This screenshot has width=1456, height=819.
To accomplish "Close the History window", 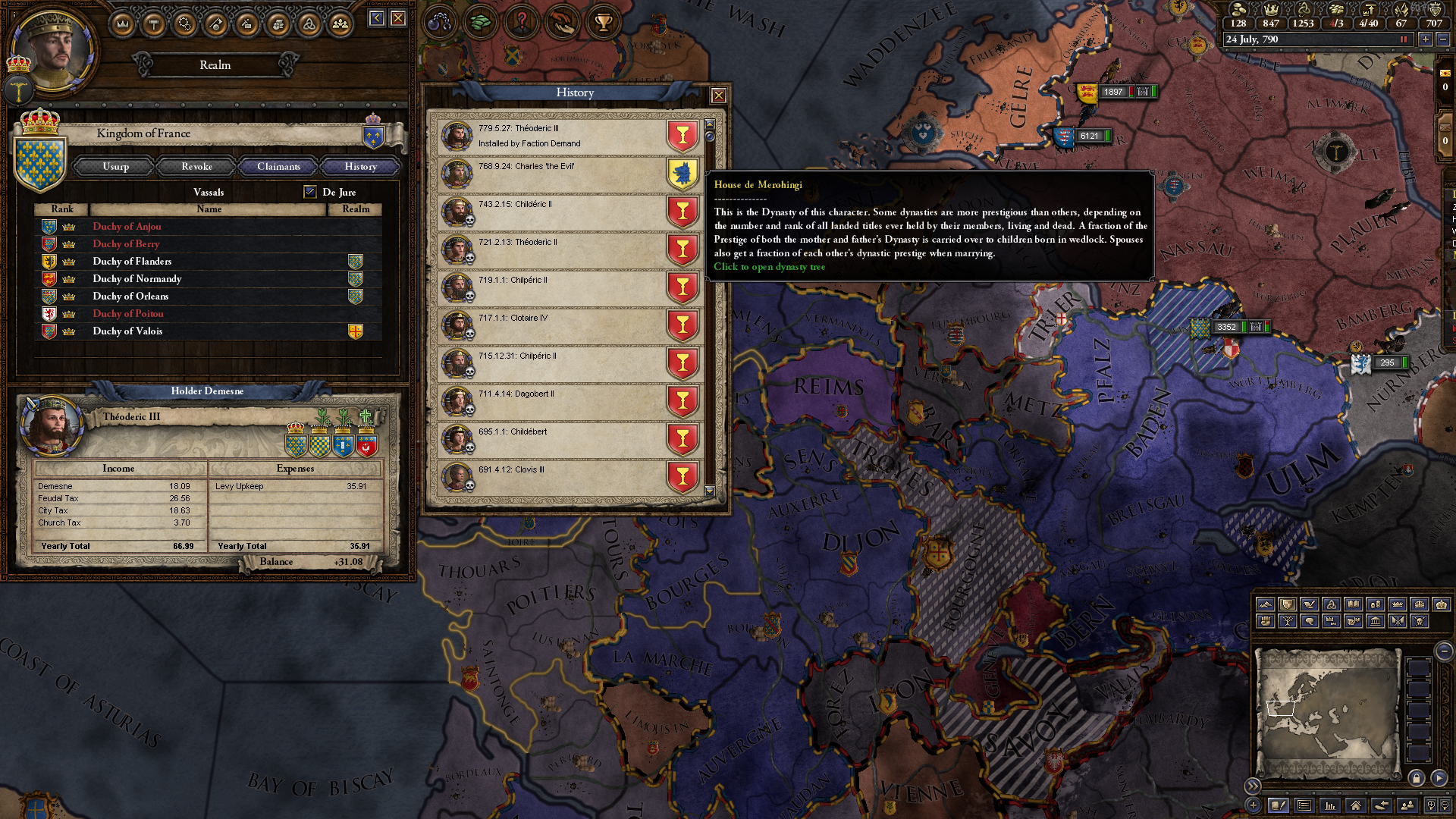I will click(x=718, y=96).
